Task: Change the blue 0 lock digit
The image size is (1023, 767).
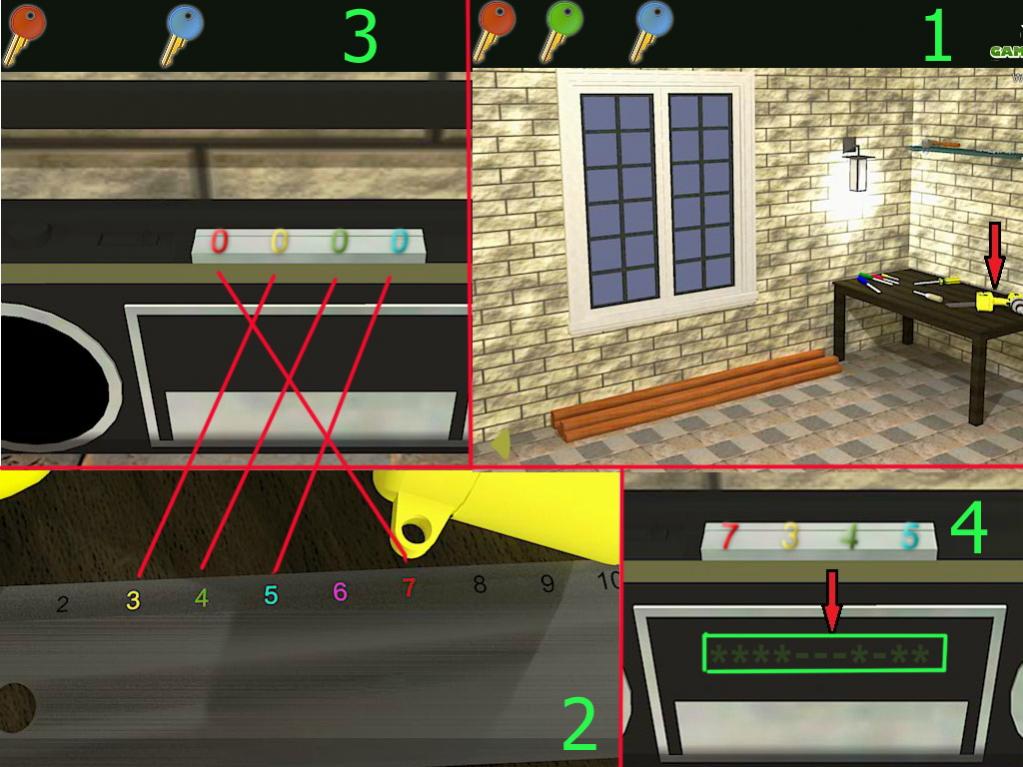Action: click(399, 242)
